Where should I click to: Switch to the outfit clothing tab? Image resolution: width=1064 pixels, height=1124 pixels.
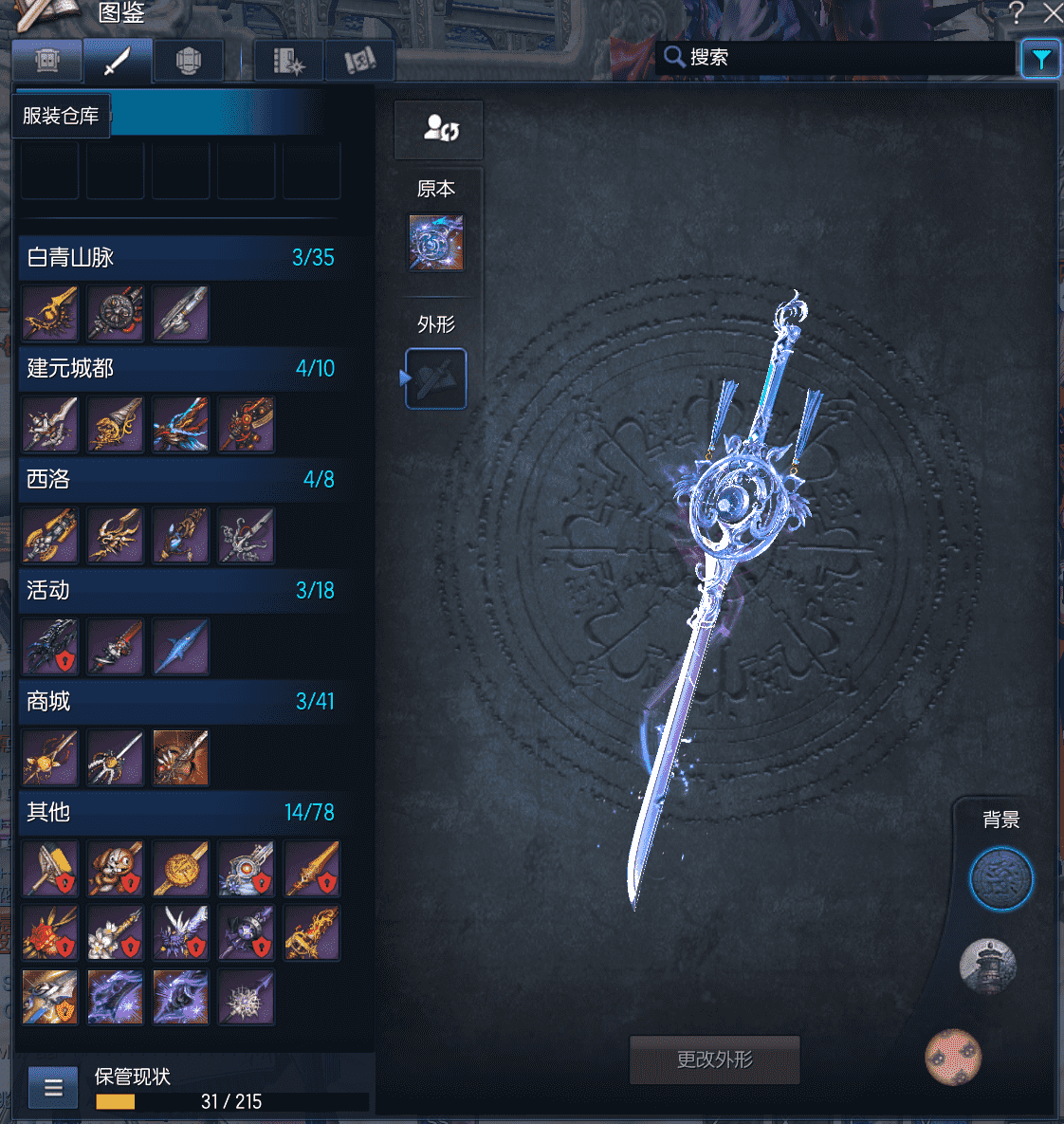tap(47, 62)
